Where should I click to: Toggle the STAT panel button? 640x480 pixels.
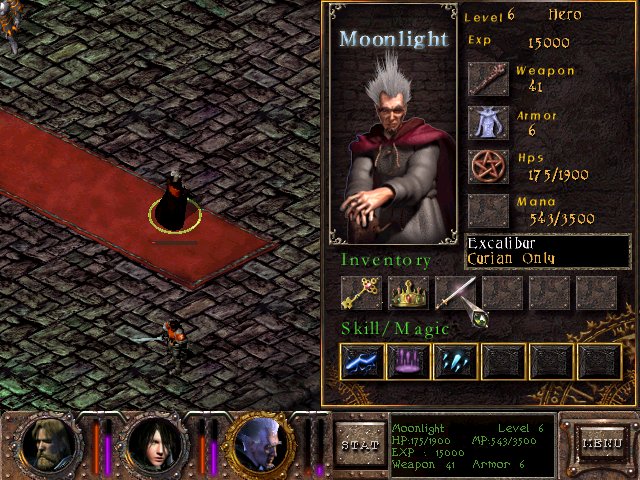pos(359,443)
